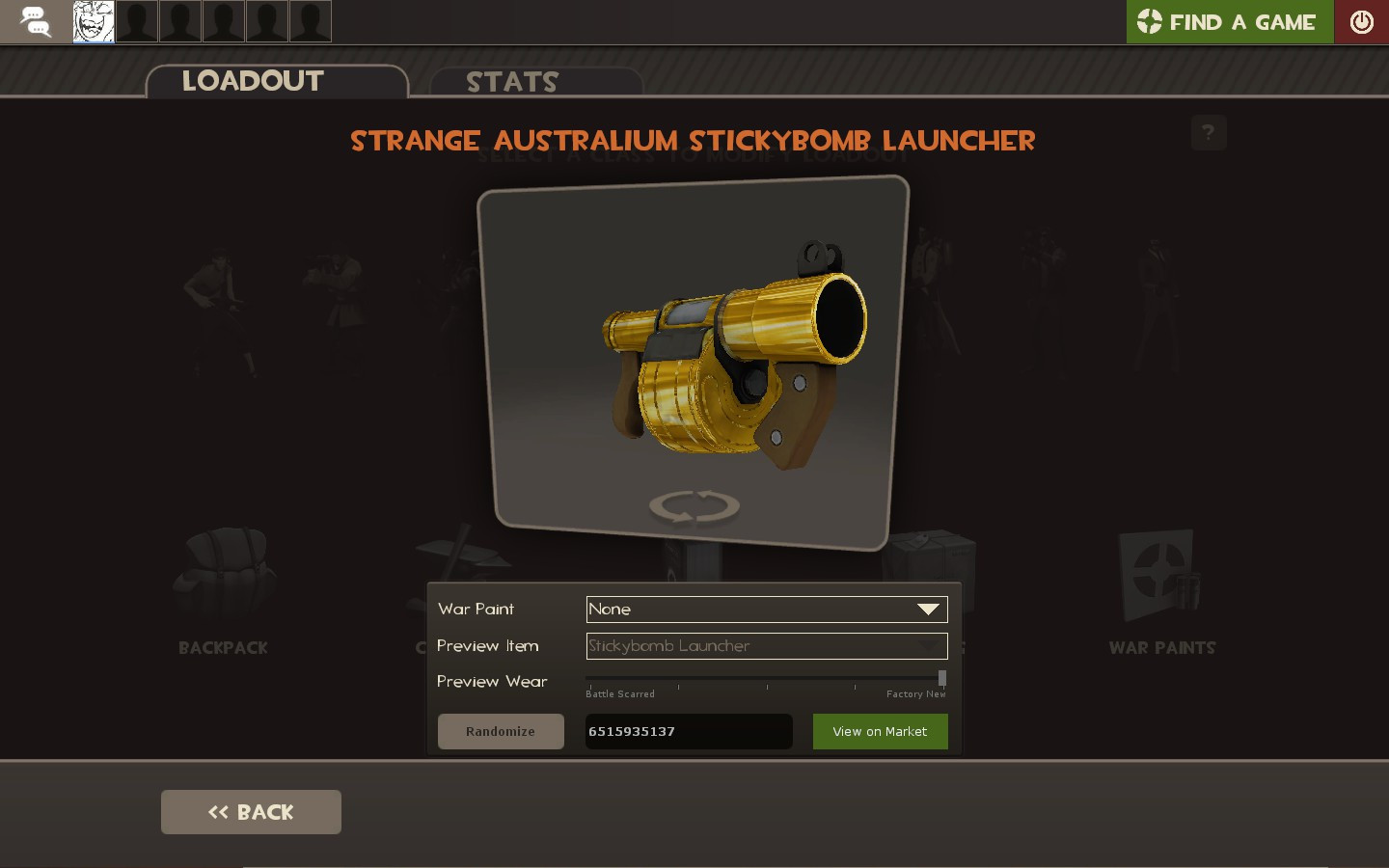
Task: Click the Randomize button
Action: coord(501,731)
